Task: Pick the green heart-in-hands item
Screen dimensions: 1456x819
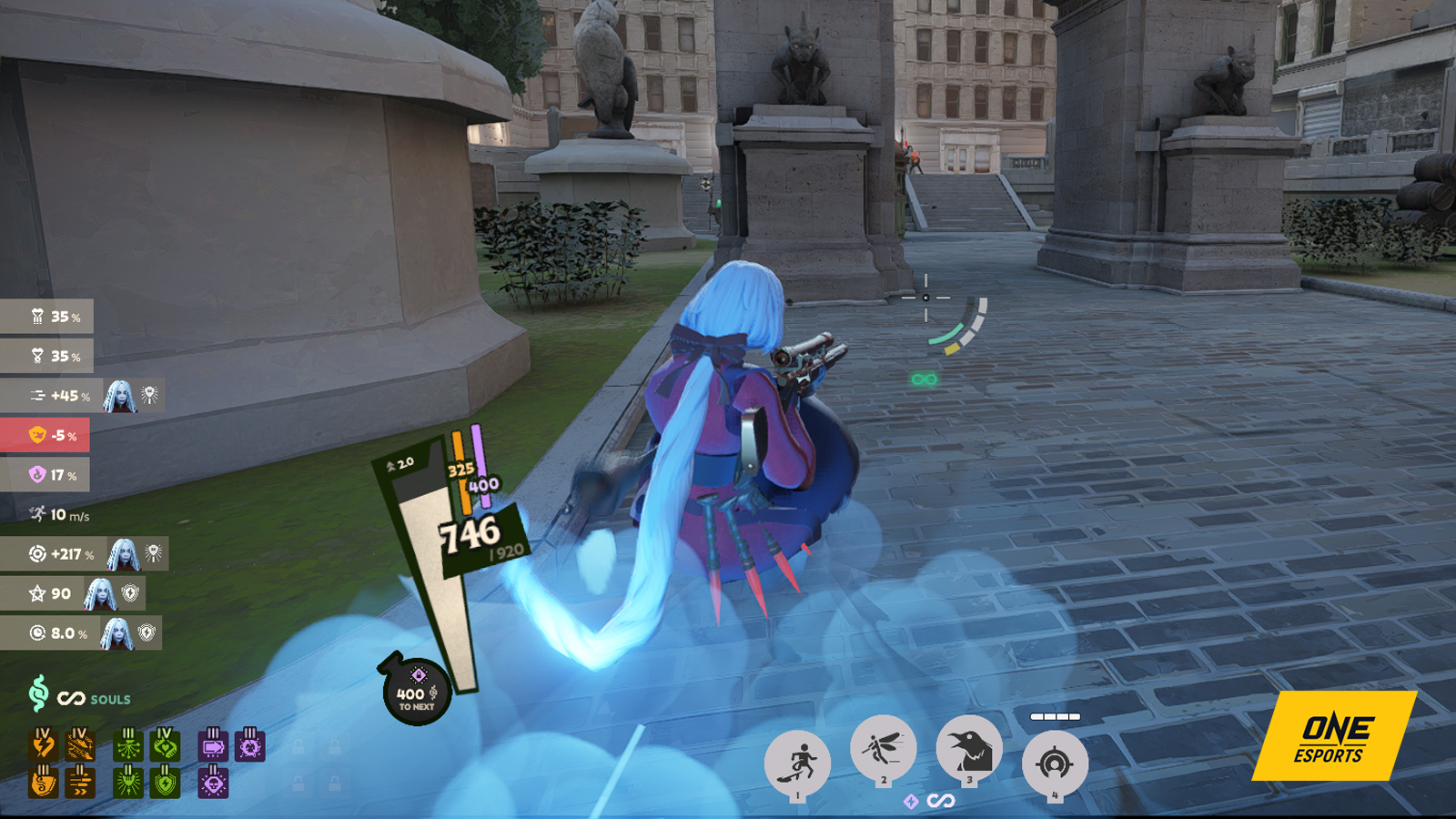Action: click(x=165, y=745)
